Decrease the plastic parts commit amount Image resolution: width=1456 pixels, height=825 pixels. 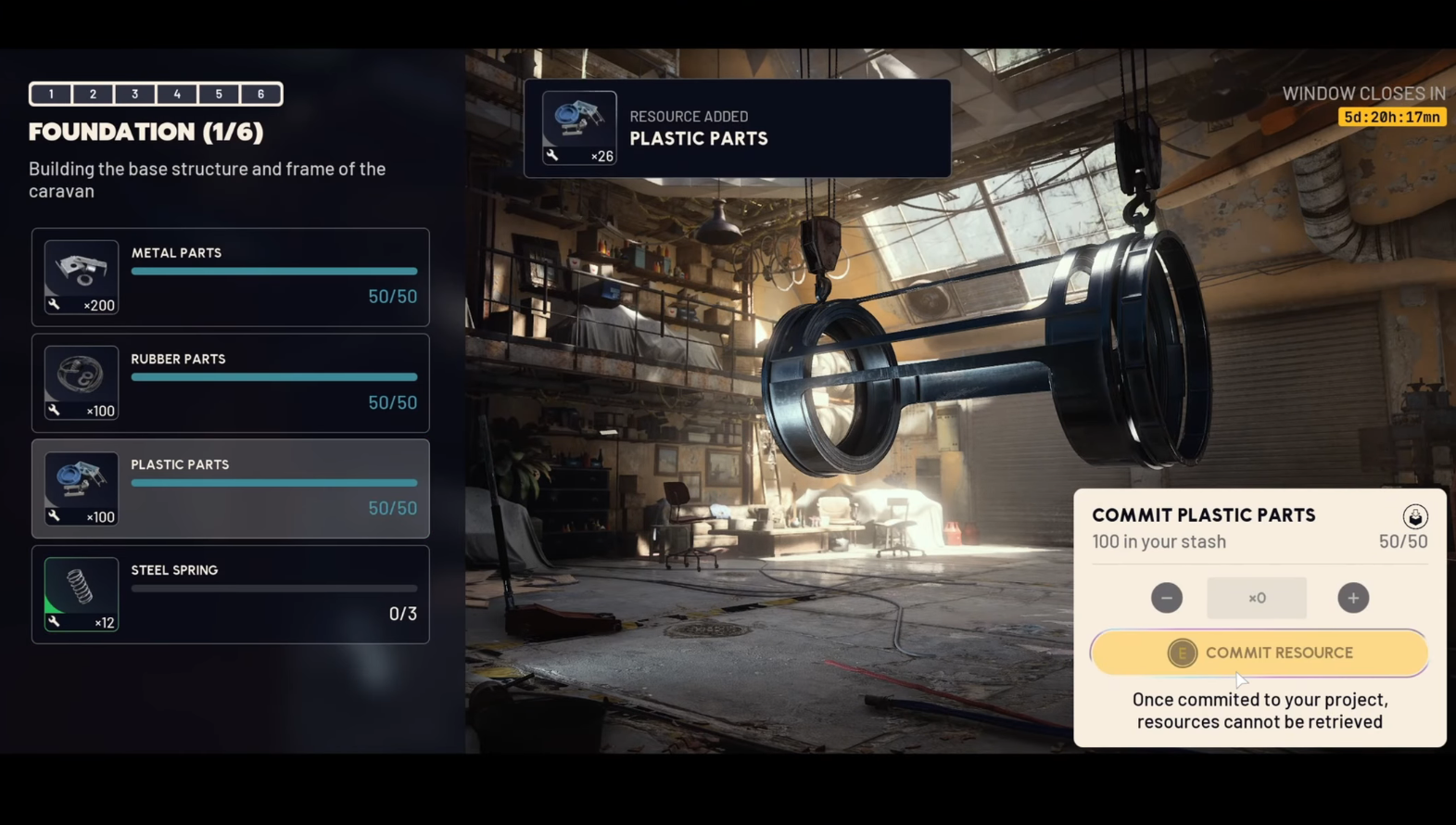click(x=1167, y=598)
